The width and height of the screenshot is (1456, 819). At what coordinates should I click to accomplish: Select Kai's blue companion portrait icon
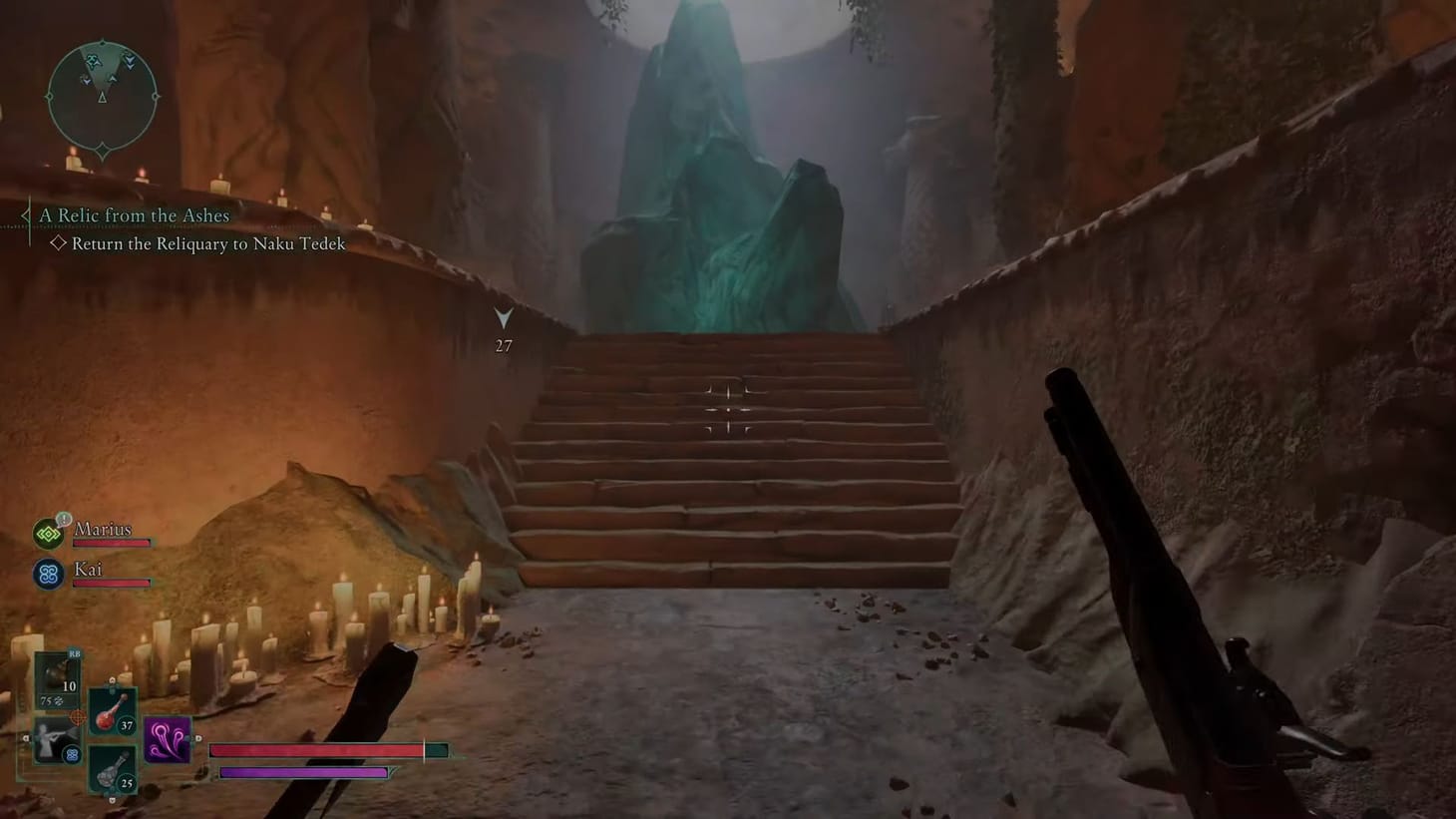click(47, 575)
